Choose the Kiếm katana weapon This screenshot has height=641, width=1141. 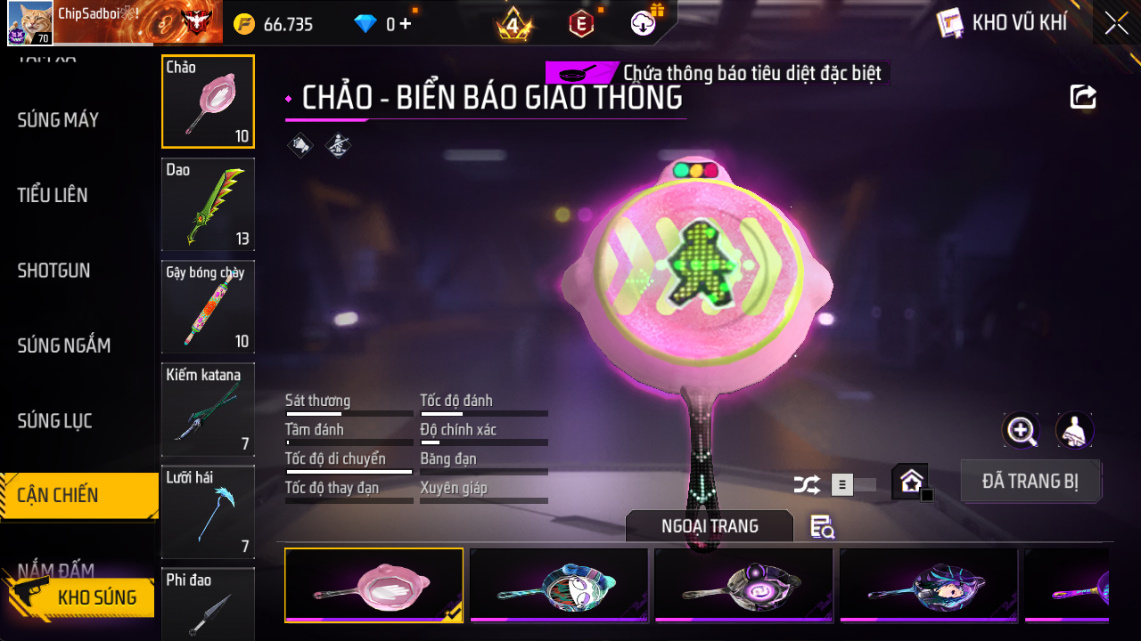pyautogui.click(x=208, y=409)
